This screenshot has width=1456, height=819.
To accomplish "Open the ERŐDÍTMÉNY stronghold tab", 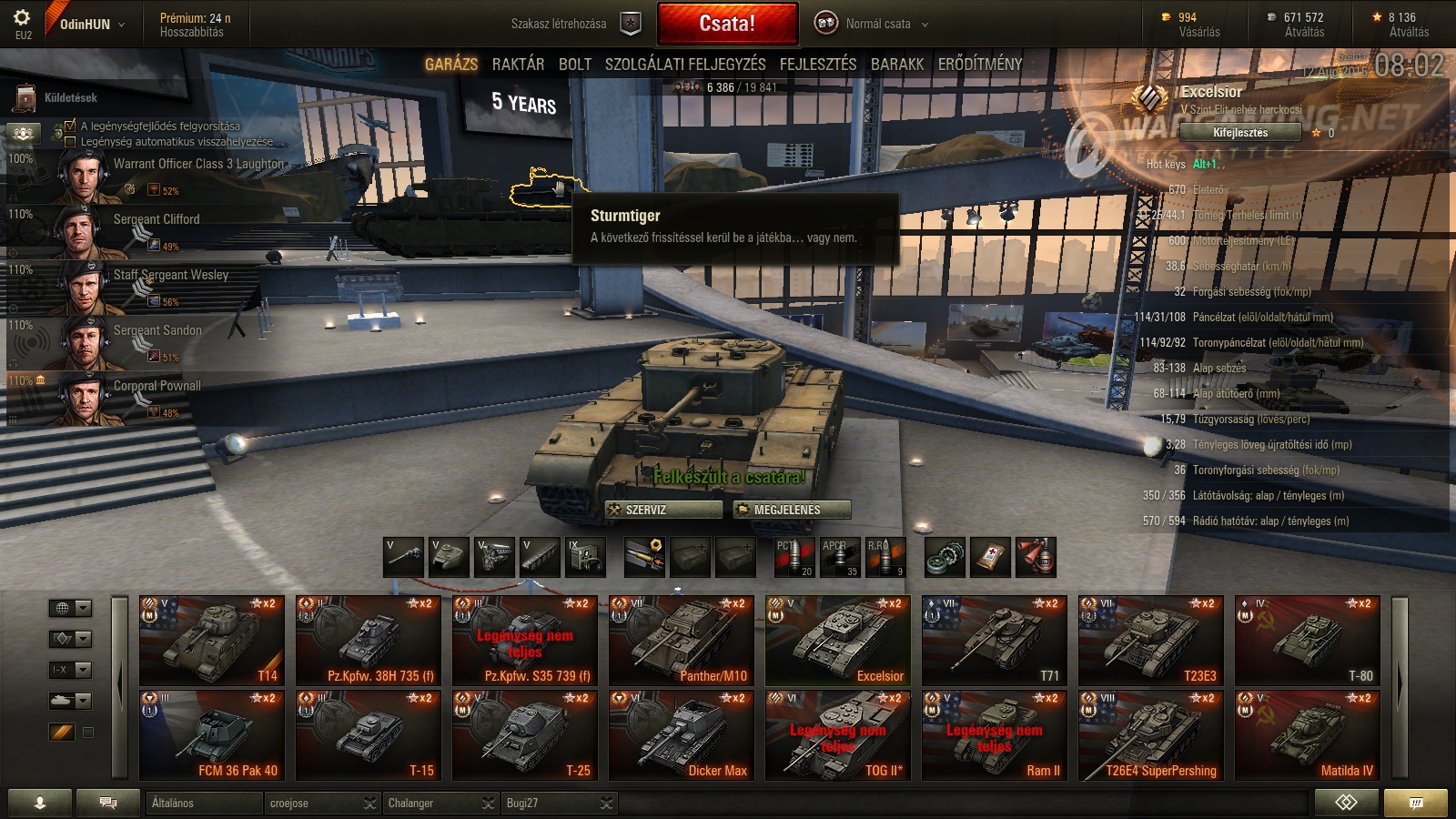I will 979,65.
